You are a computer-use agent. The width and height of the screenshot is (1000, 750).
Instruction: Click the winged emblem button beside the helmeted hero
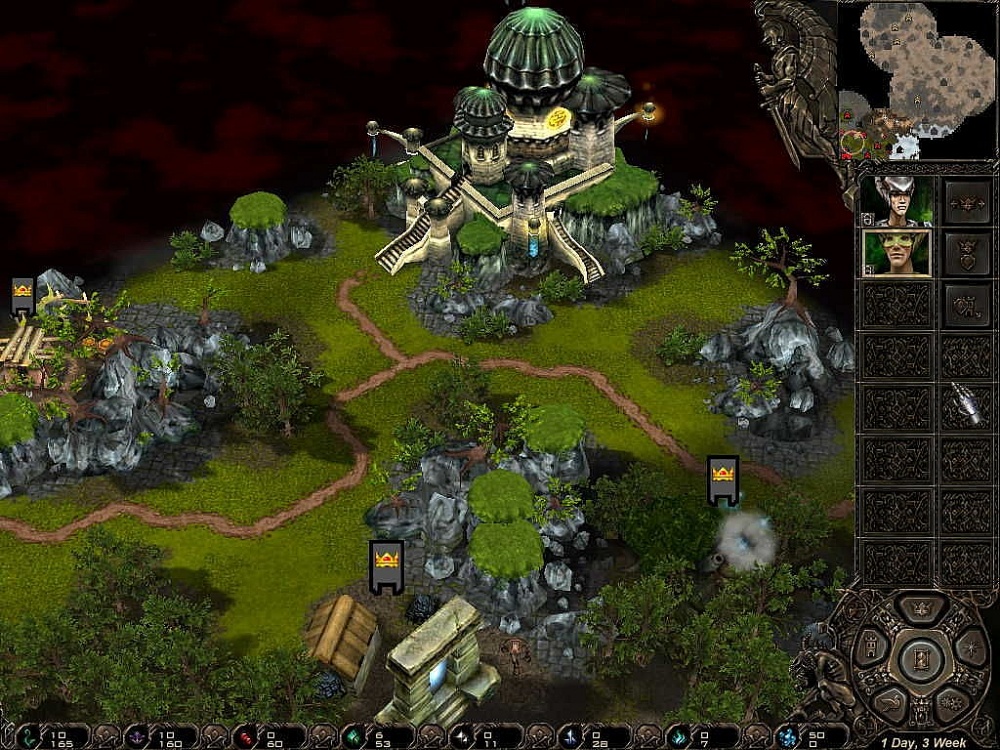pyautogui.click(x=967, y=202)
